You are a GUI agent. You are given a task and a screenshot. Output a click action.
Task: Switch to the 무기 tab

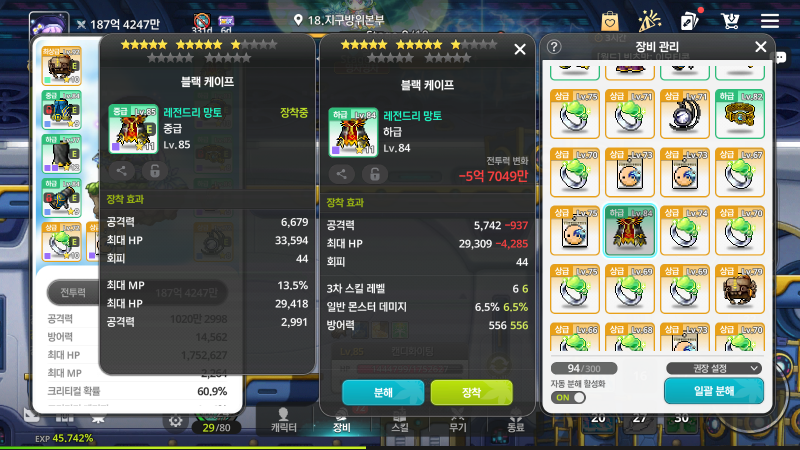click(x=457, y=420)
